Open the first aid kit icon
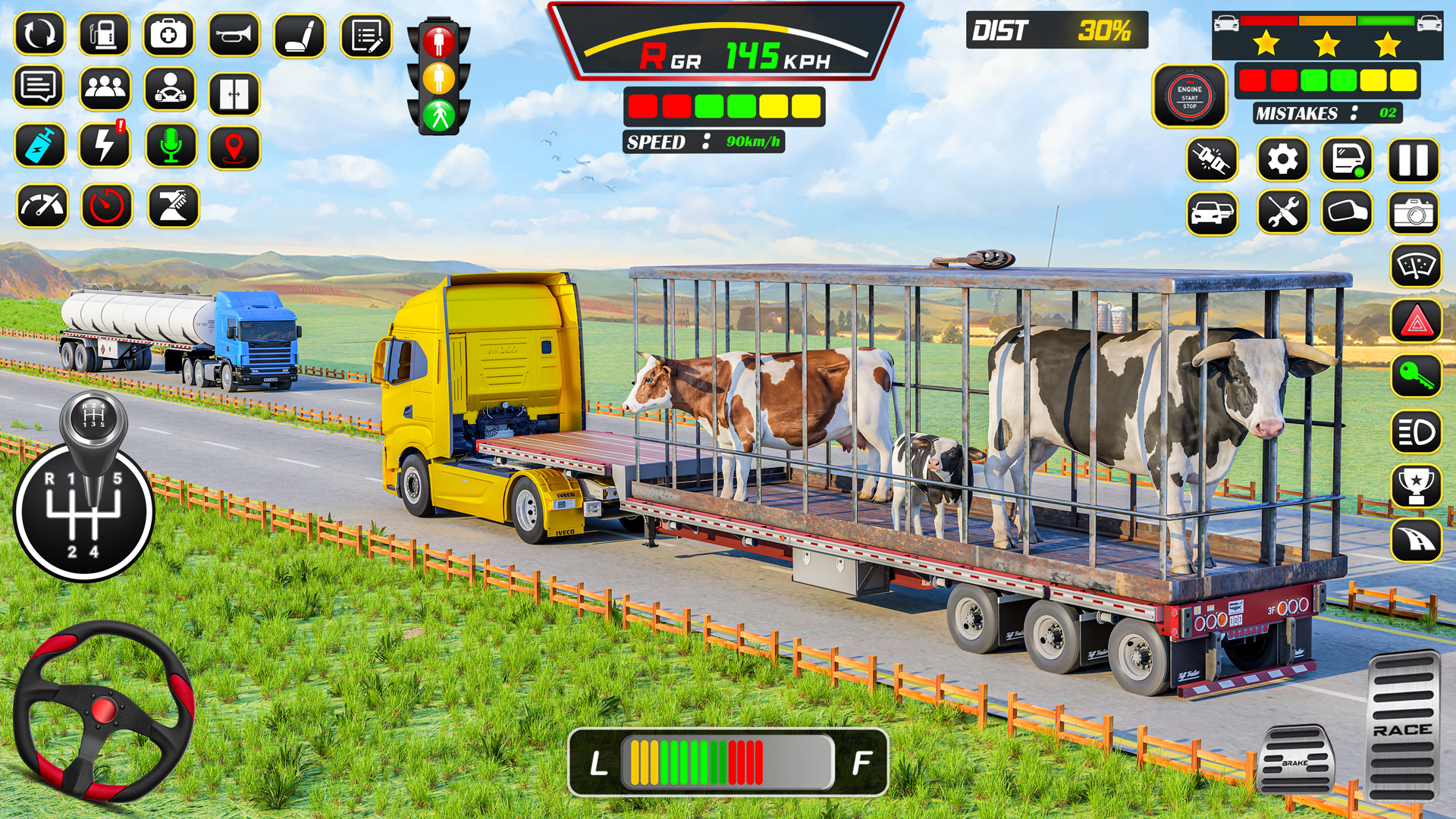Image resolution: width=1456 pixels, height=819 pixels. click(x=168, y=35)
